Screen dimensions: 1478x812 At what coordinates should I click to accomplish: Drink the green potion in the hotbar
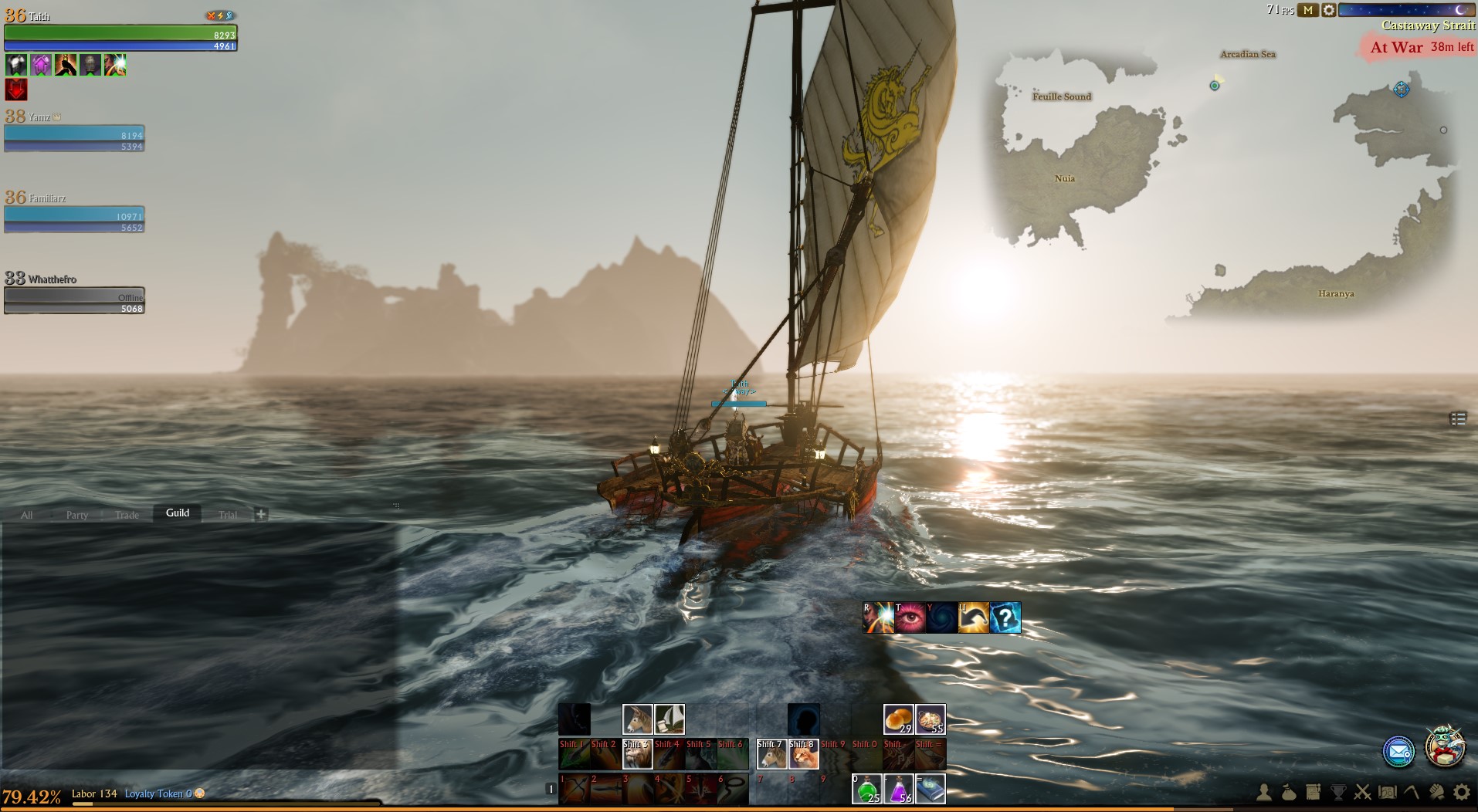[867, 789]
